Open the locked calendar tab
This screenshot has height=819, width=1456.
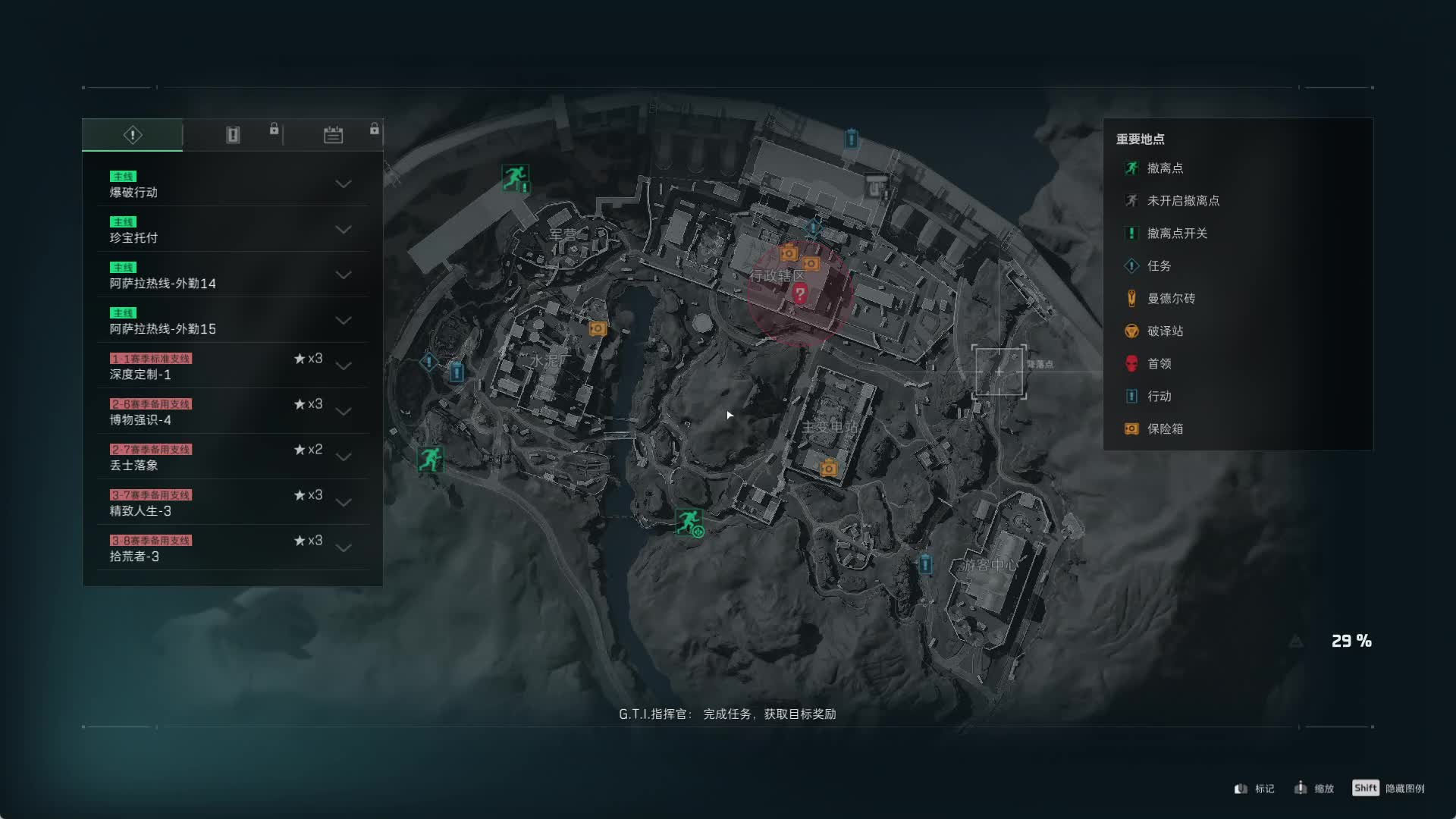[x=333, y=135]
